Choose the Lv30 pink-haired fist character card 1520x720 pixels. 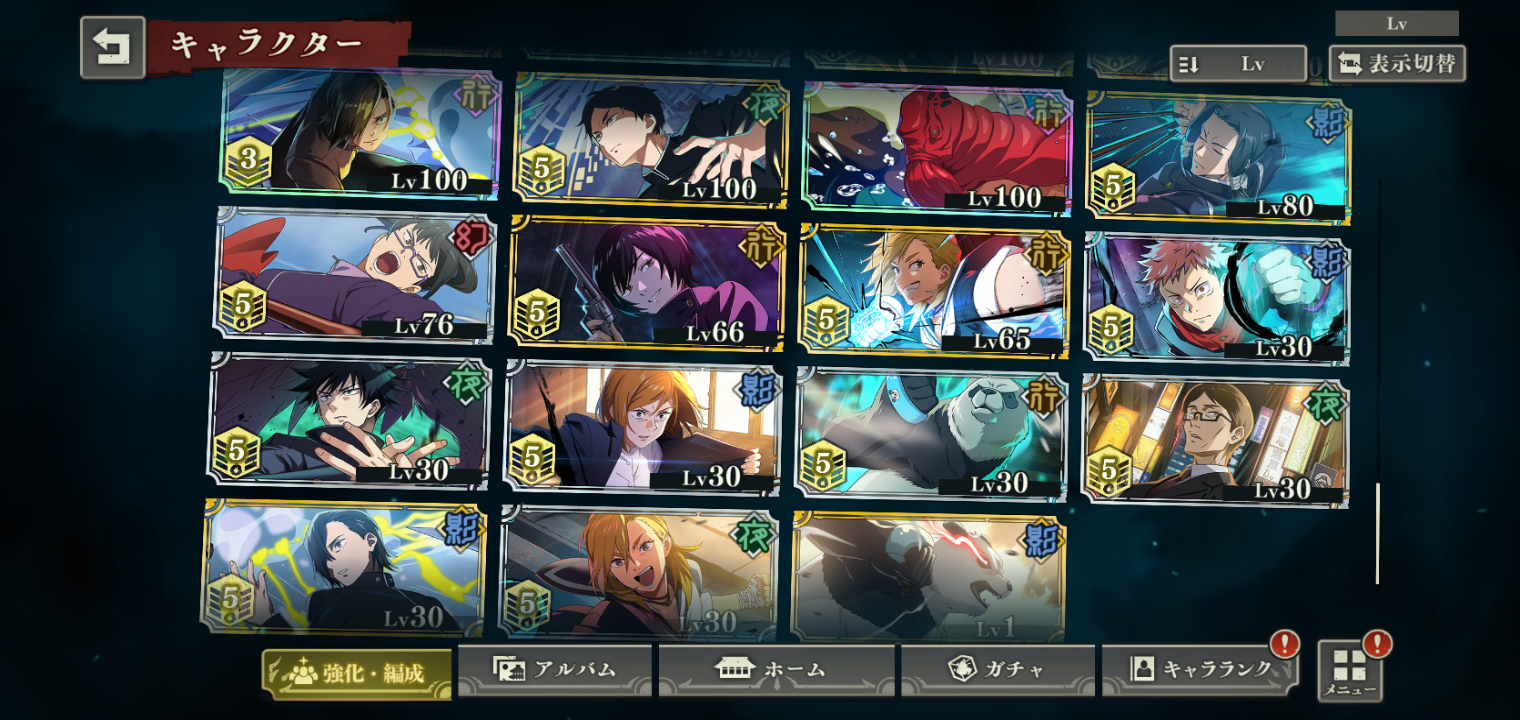click(x=1217, y=298)
